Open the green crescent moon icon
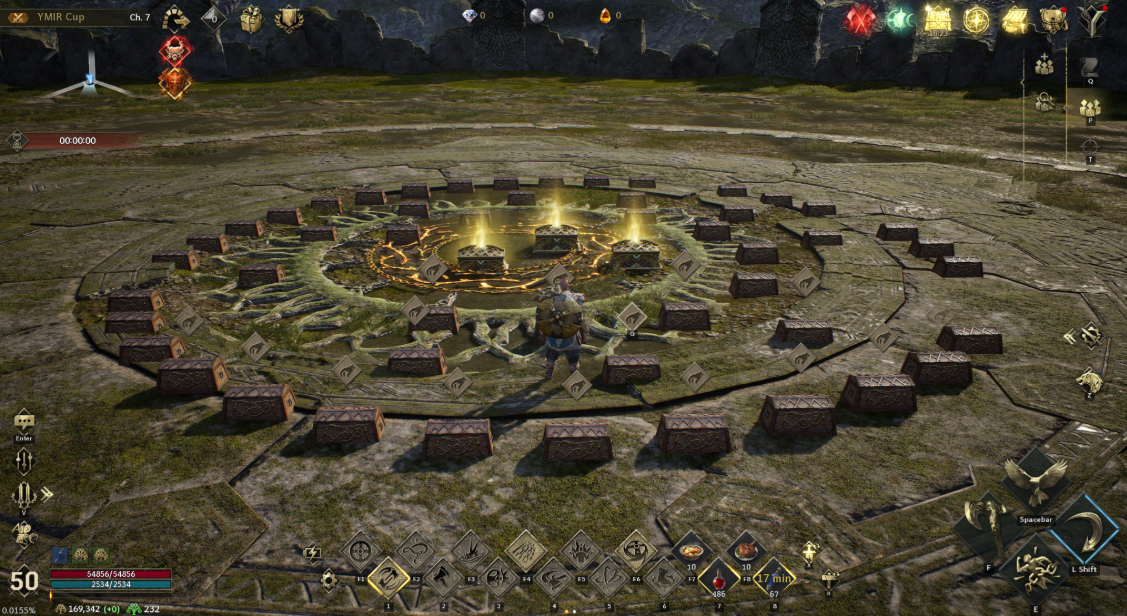The height and width of the screenshot is (616, 1127). (900, 19)
